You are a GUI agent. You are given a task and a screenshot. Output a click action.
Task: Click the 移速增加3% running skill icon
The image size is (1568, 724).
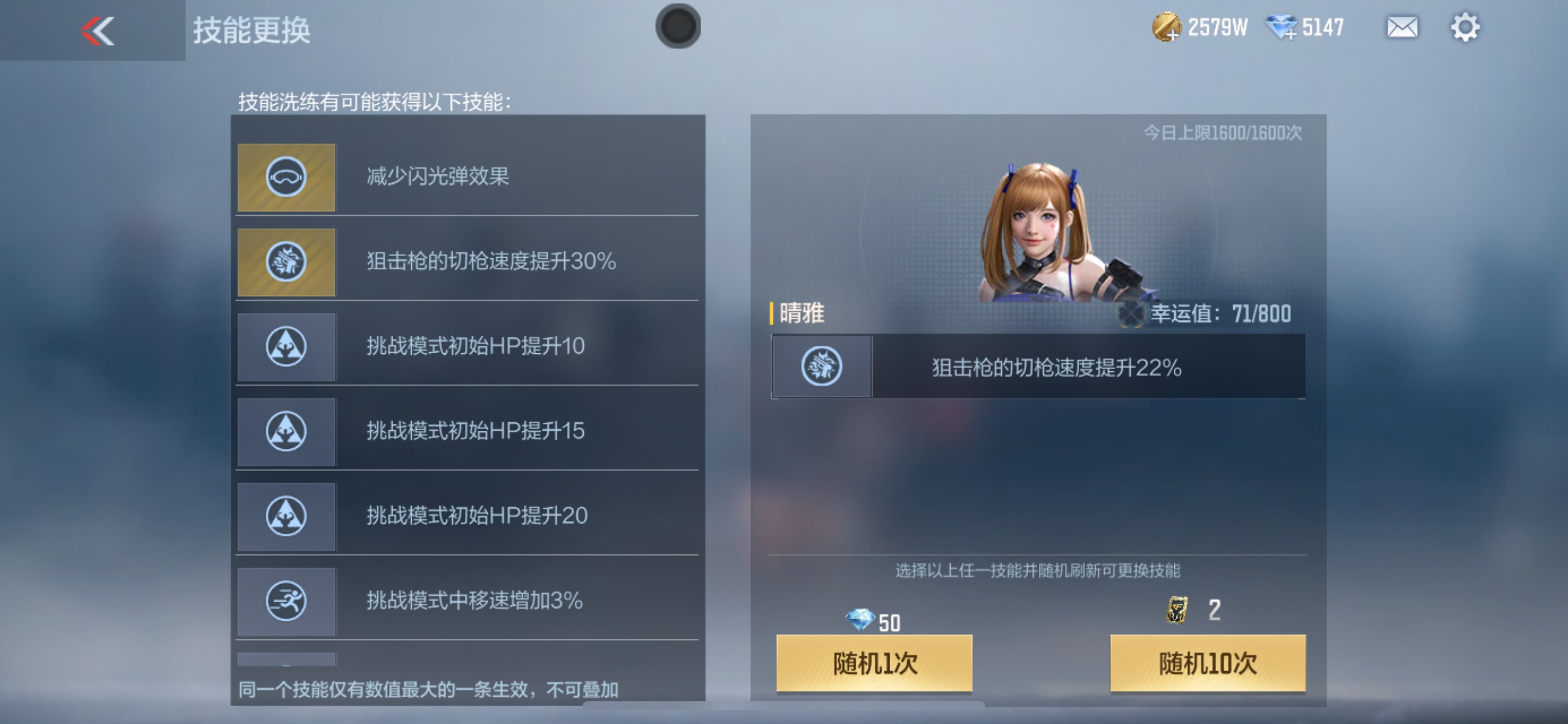(x=286, y=601)
